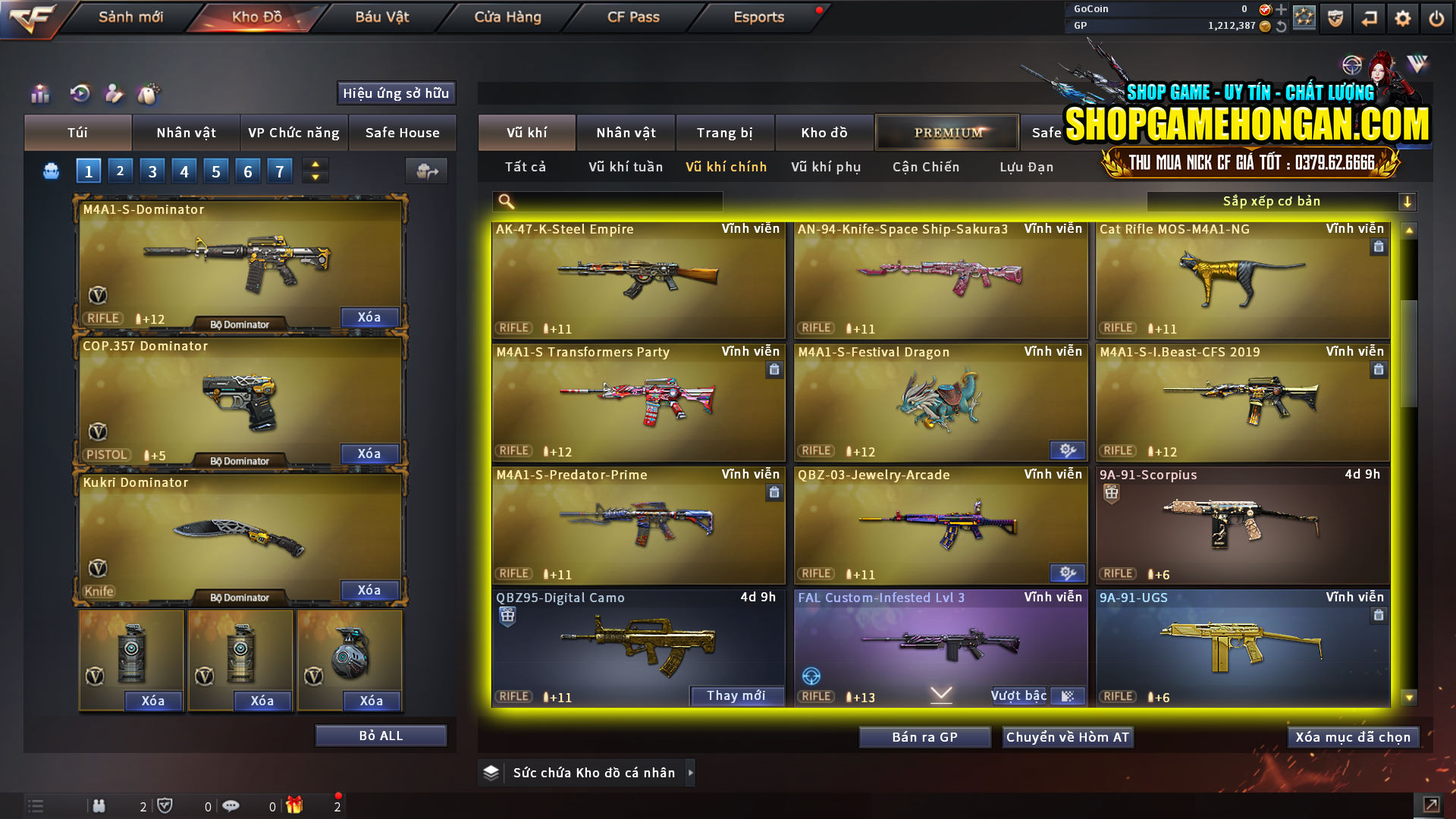Click the settings gear icon top right
This screenshot has height=819, width=1456.
point(1404,17)
